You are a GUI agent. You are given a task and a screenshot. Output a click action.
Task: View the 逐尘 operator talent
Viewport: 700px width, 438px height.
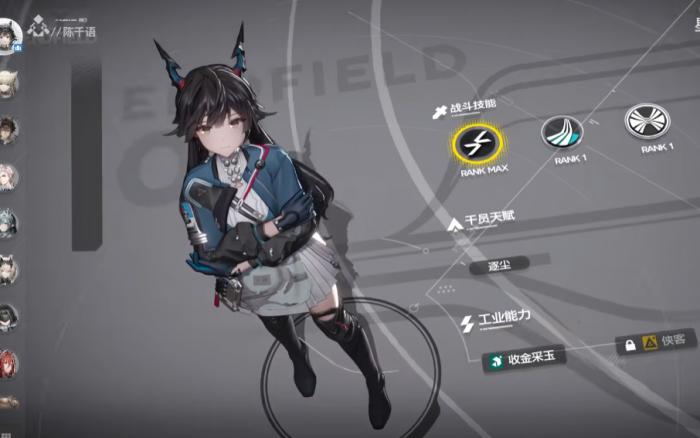pyautogui.click(x=509, y=267)
